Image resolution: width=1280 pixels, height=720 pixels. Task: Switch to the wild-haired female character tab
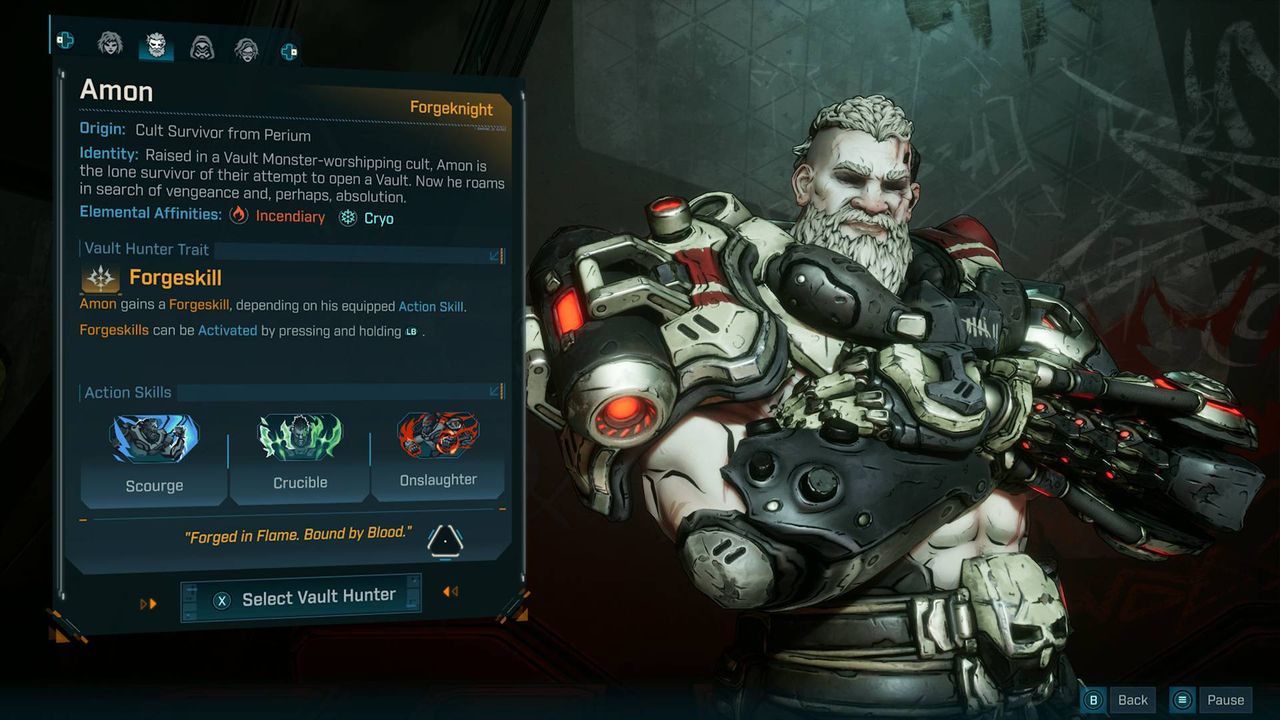click(110, 41)
